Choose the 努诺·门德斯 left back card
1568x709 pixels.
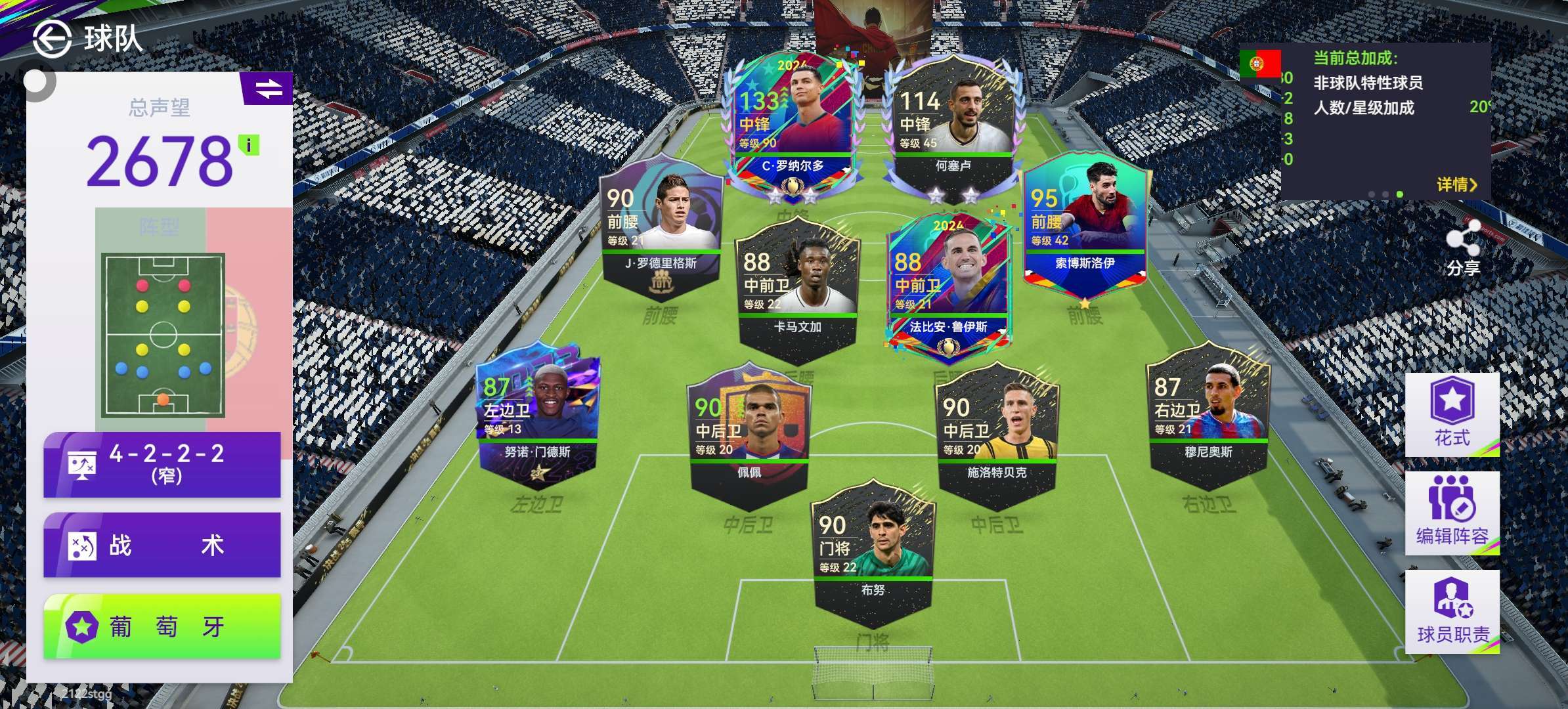coord(537,414)
